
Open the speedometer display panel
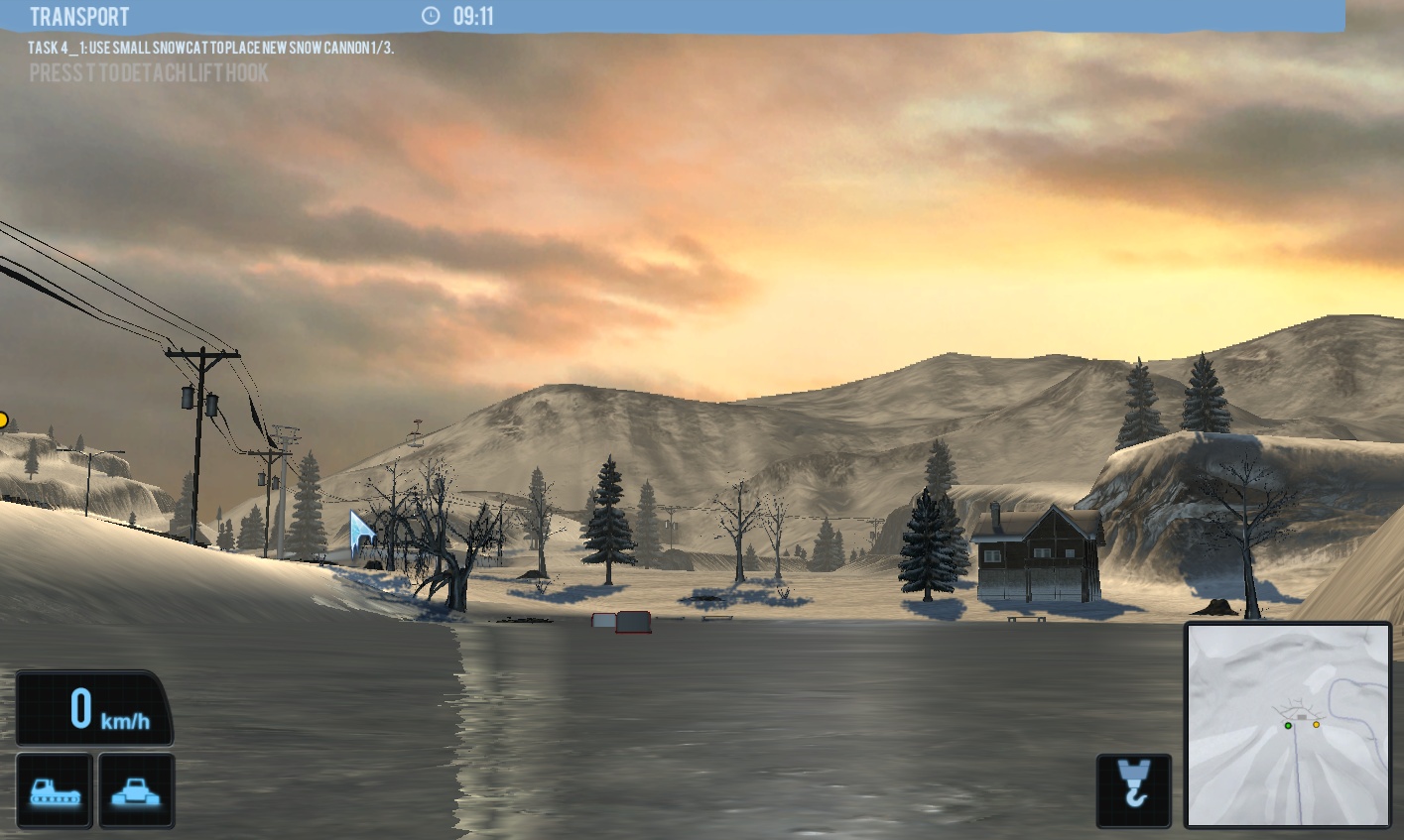[x=94, y=706]
